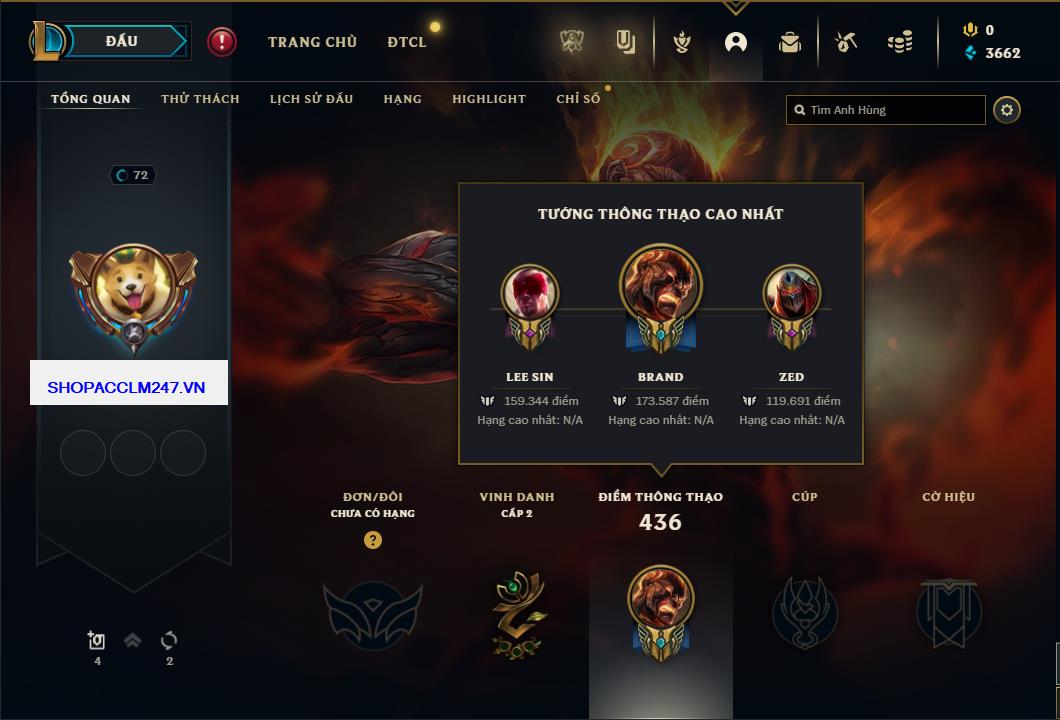This screenshot has height=720, width=1060.
Task: Select the HẠNG tab
Action: pos(402,99)
